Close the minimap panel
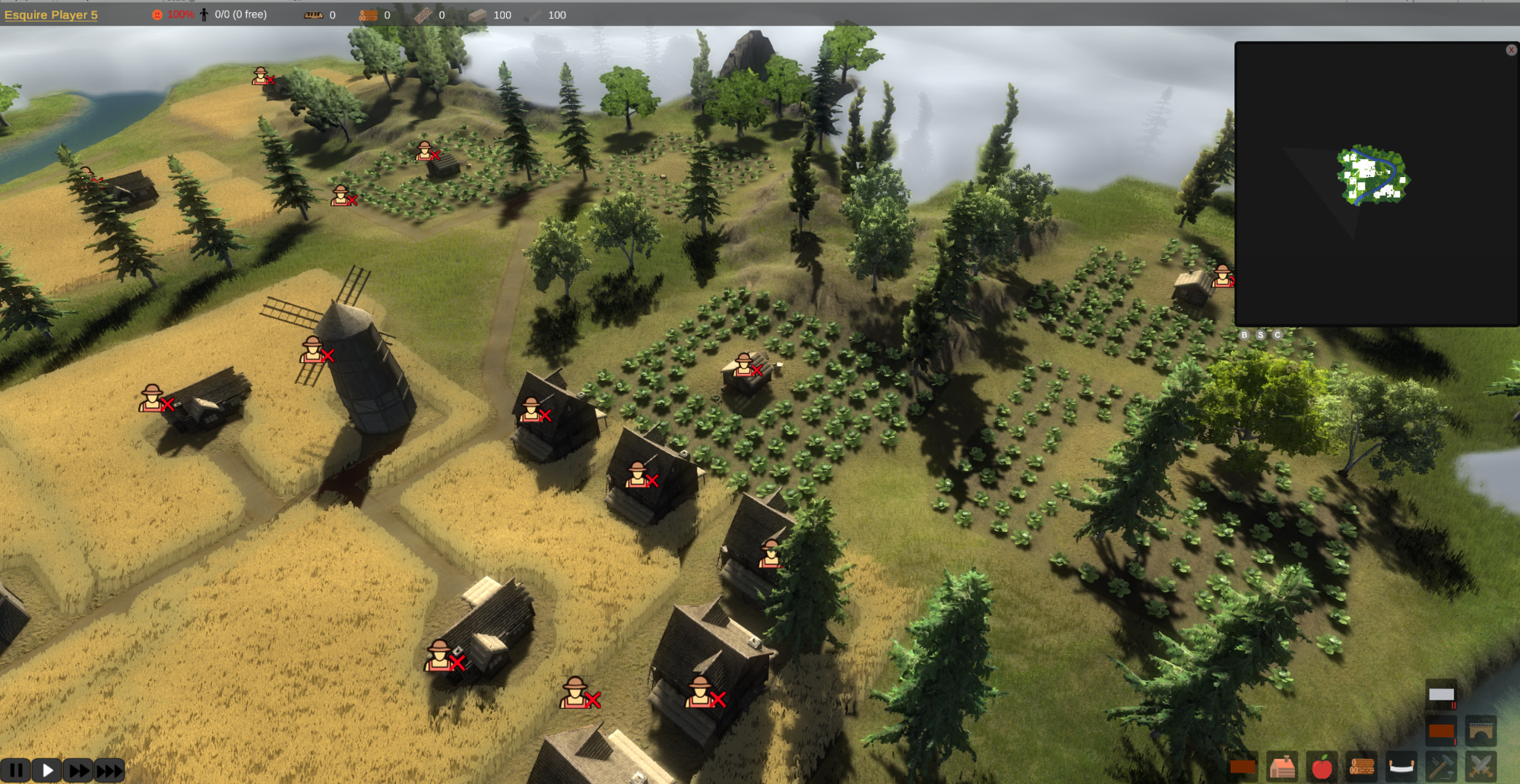Viewport: 1520px width, 784px height. 1511,50
